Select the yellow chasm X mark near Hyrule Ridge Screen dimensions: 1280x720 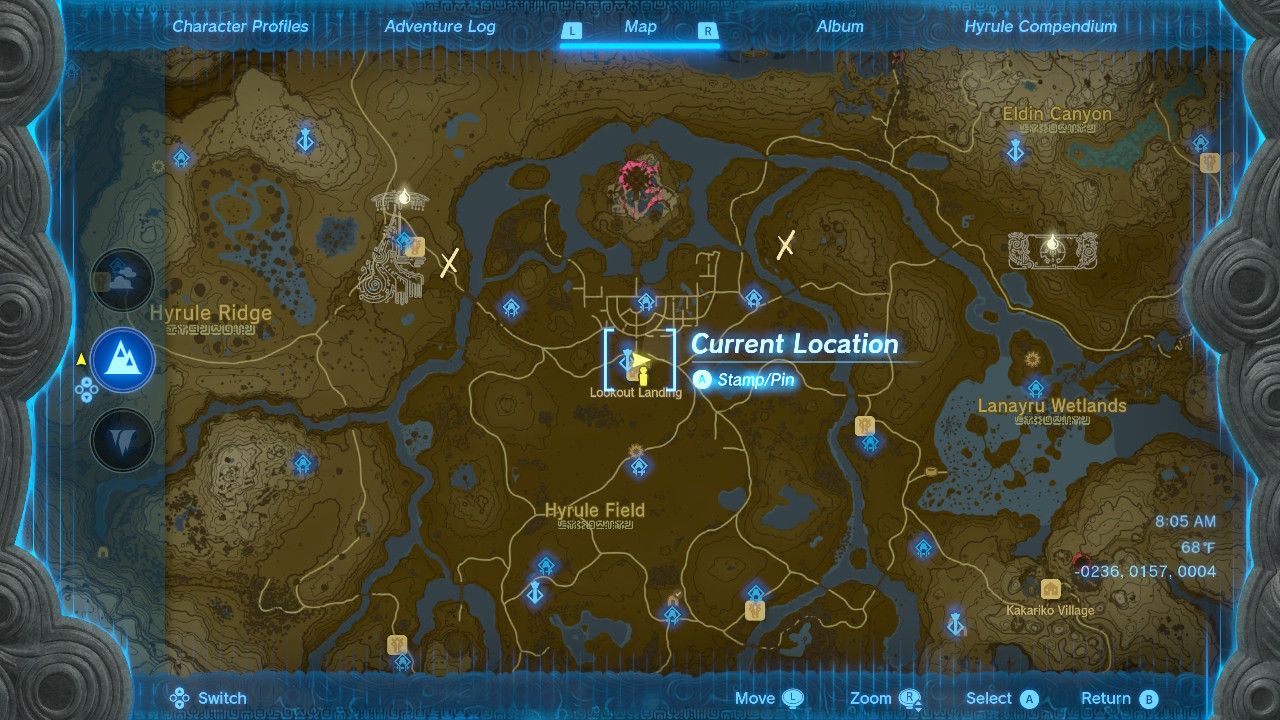(447, 261)
